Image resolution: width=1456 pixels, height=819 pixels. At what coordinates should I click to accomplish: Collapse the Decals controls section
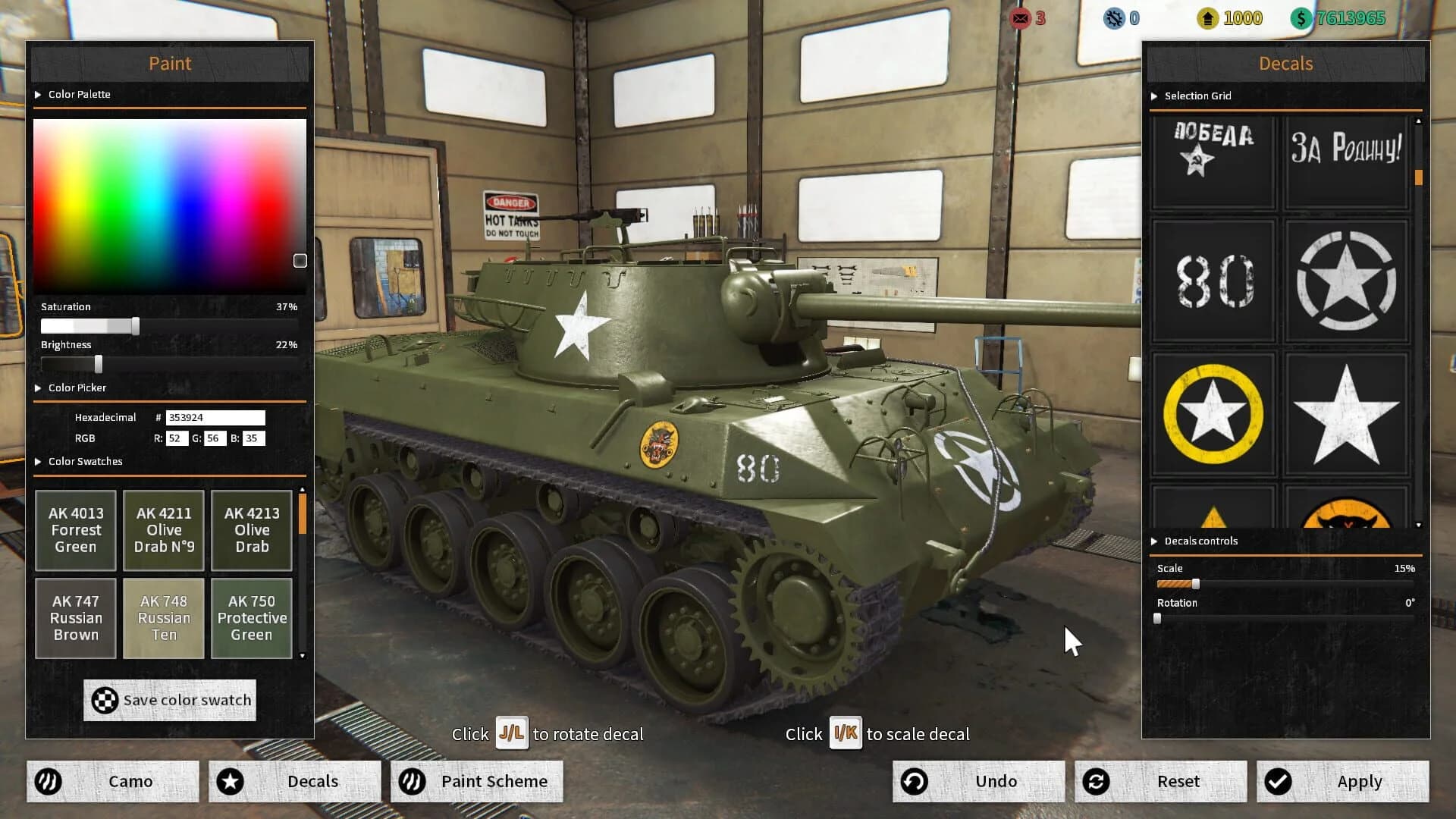[x=1154, y=541]
